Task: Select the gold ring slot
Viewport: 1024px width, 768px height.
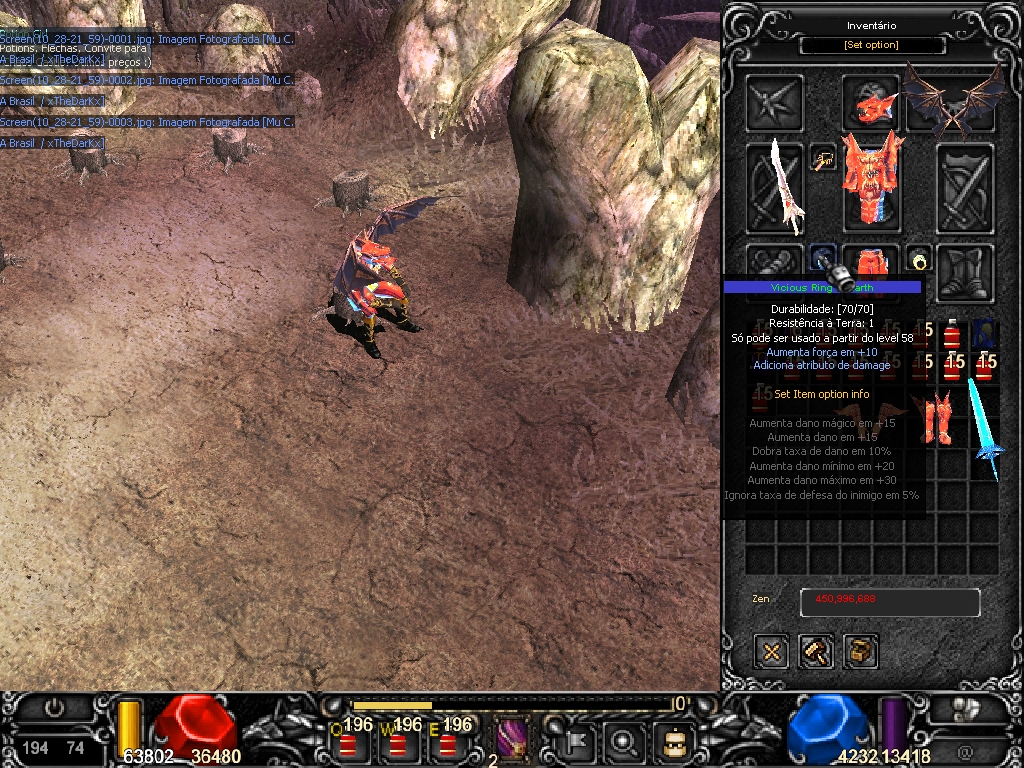Action: tap(919, 259)
